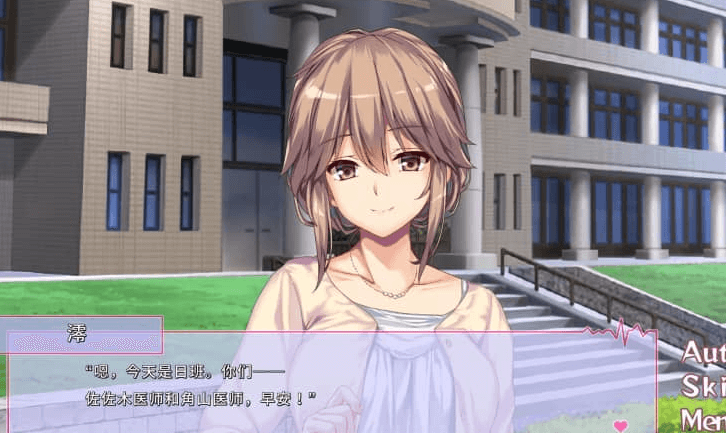Activate the Skip text button
This screenshot has height=433, width=726.
(703, 385)
